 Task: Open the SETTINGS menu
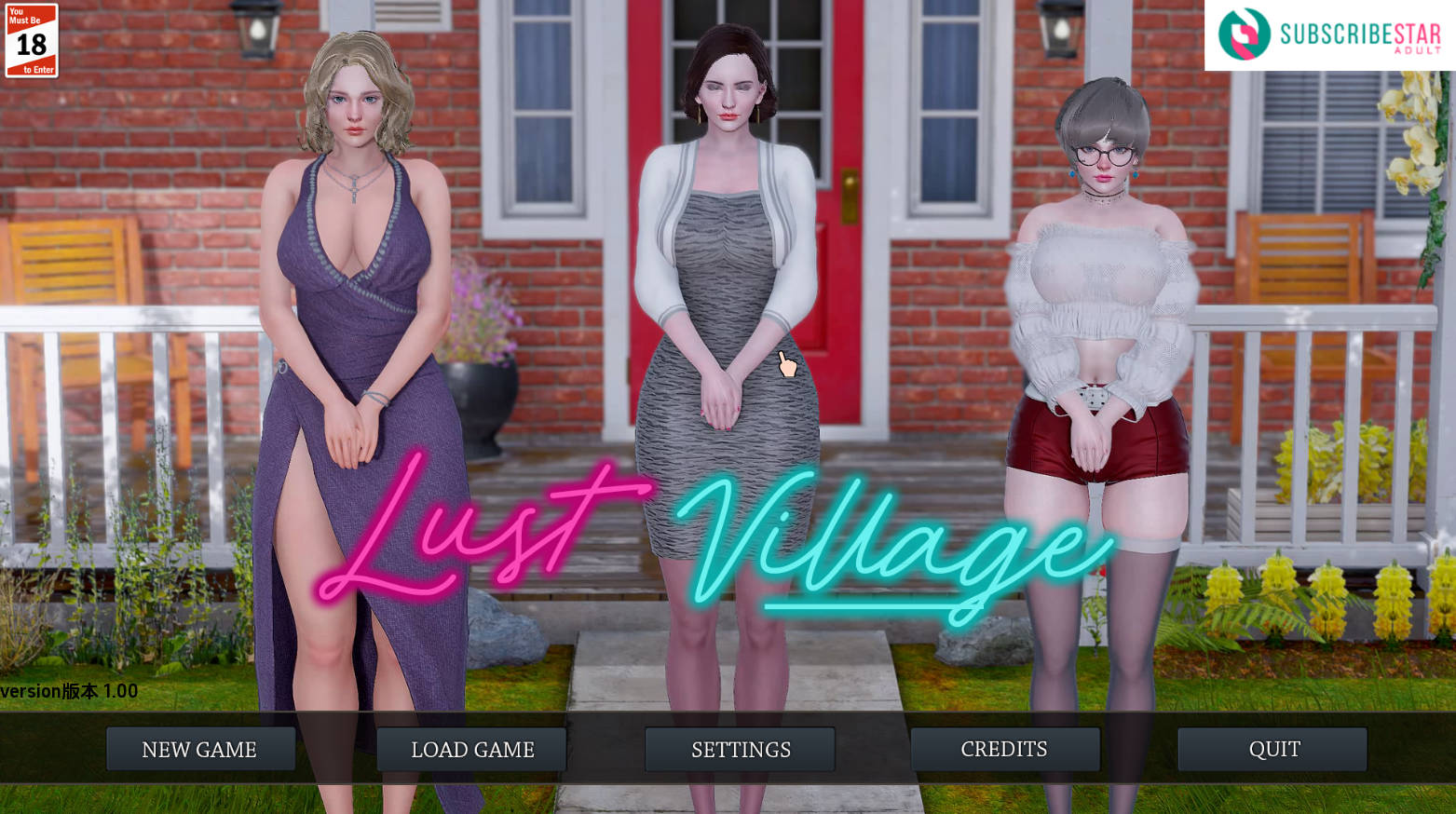click(x=740, y=749)
